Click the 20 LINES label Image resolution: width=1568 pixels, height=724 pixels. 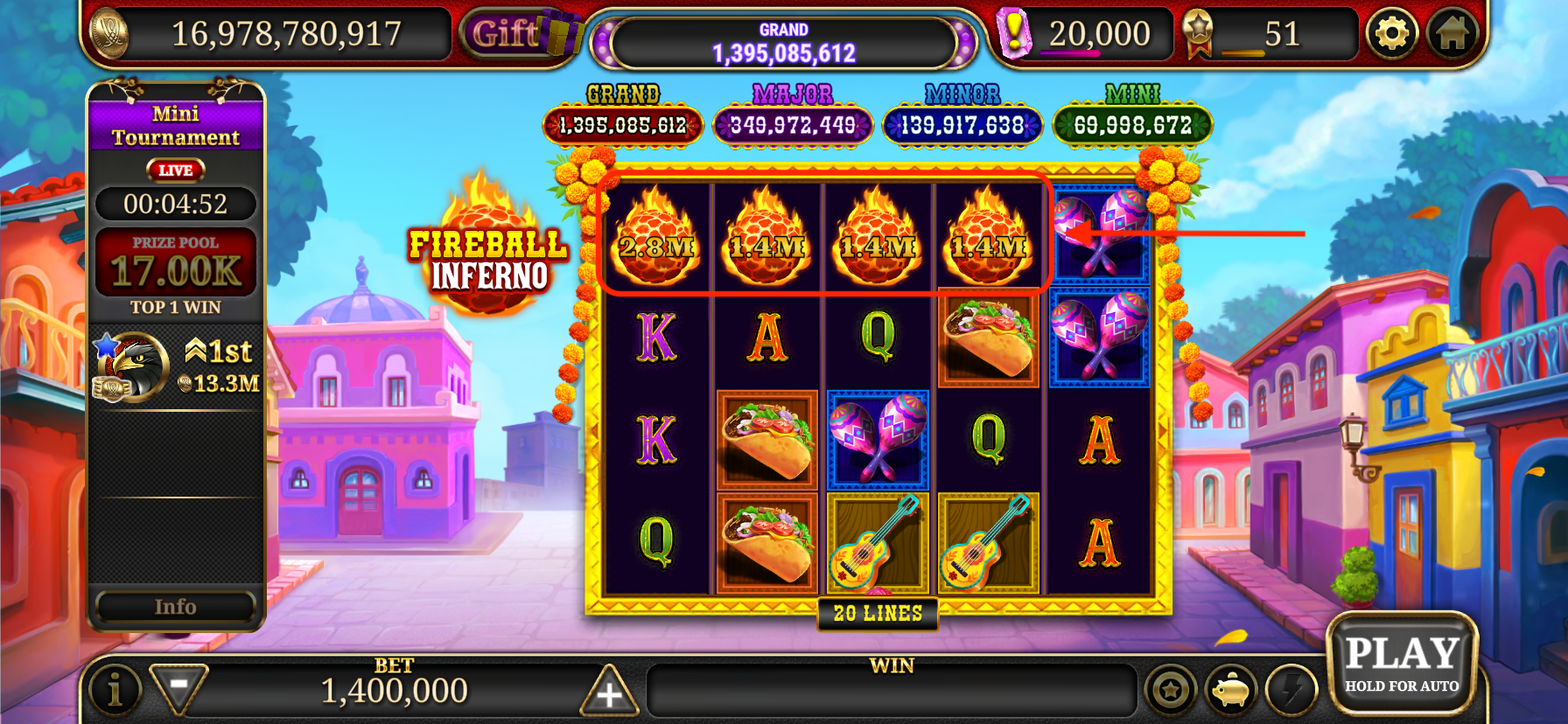(878, 614)
